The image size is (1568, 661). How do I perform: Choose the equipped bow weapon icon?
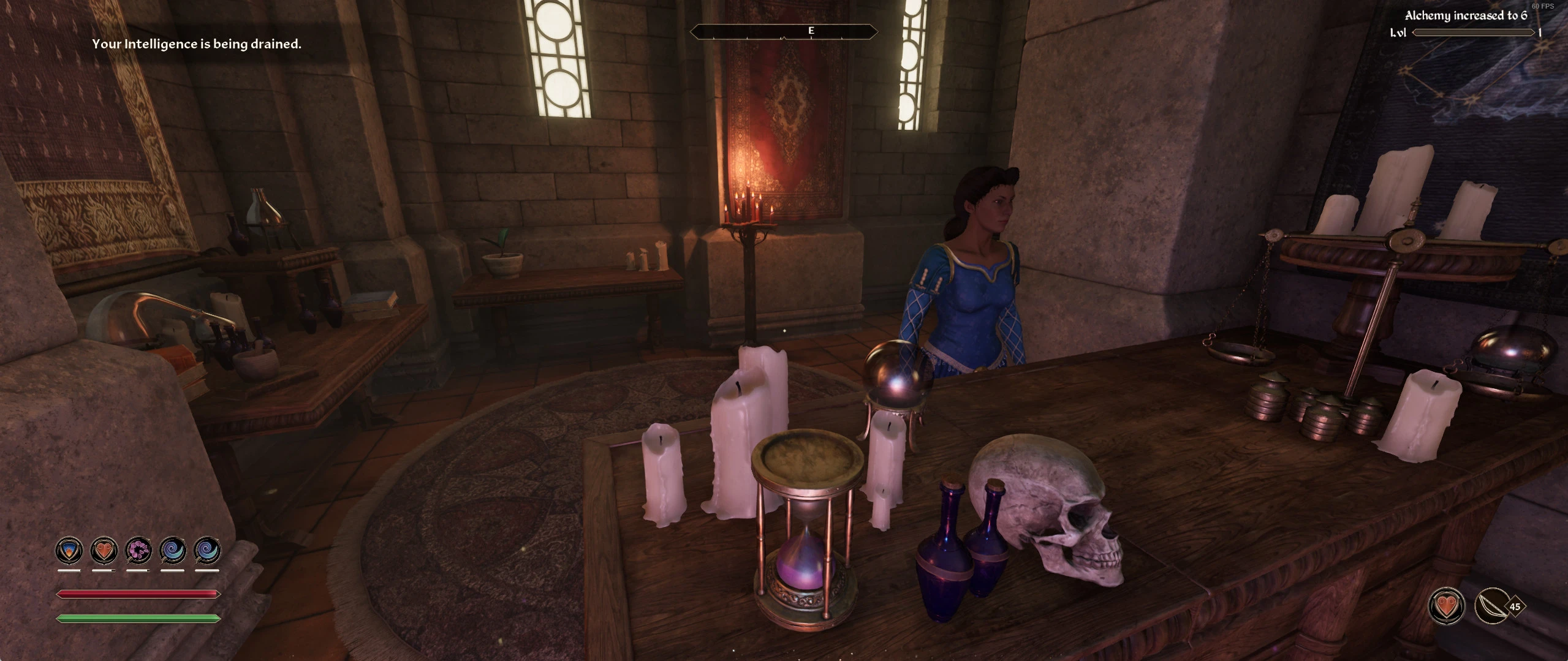[x=1491, y=606]
